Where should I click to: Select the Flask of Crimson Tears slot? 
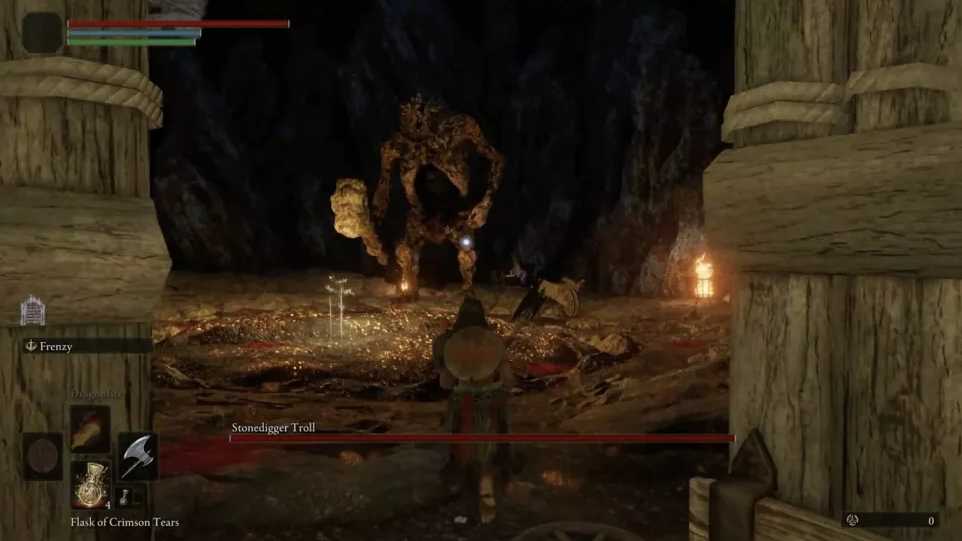[90, 484]
